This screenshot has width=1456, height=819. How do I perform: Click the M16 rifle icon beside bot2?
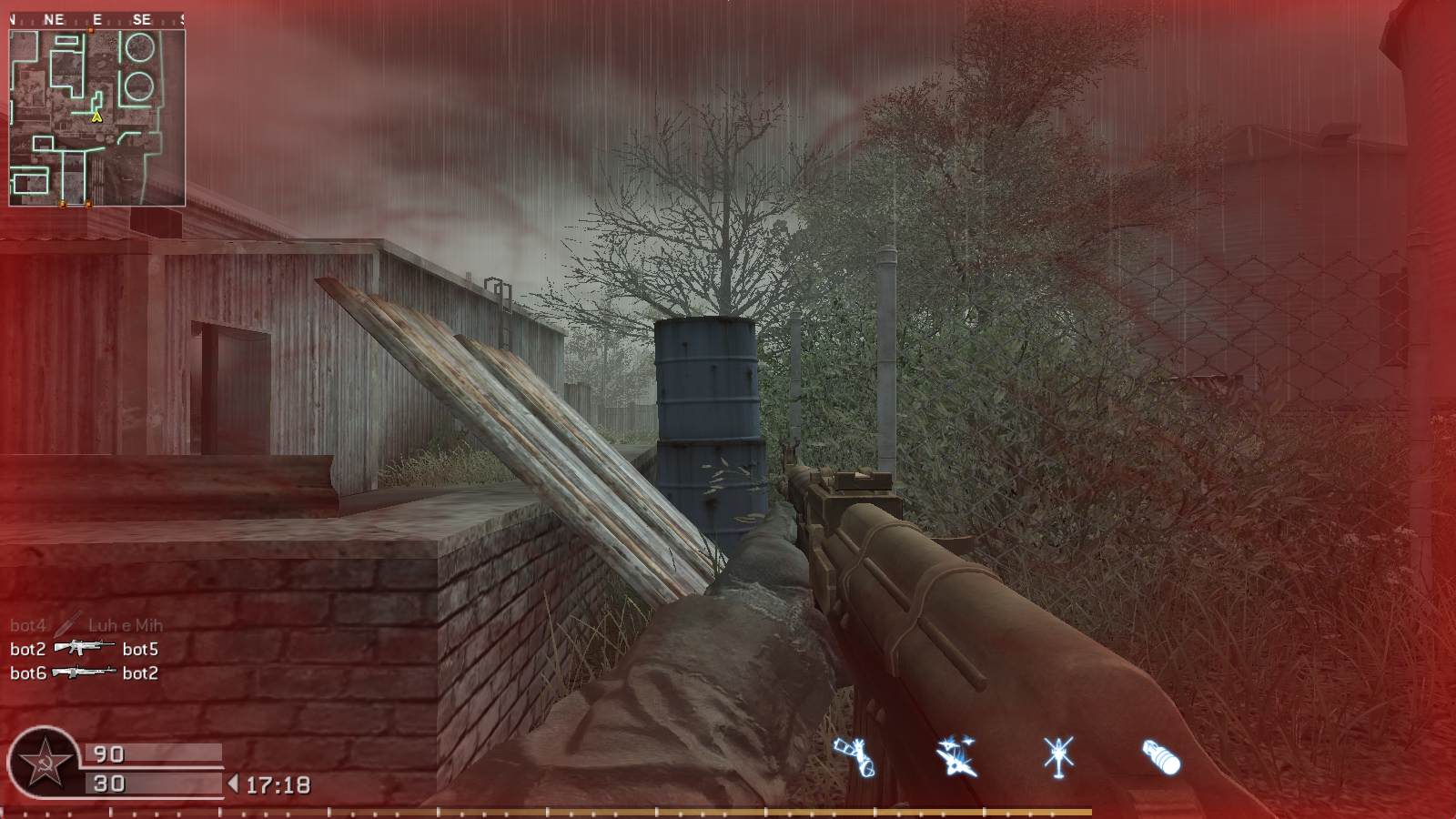[84, 650]
